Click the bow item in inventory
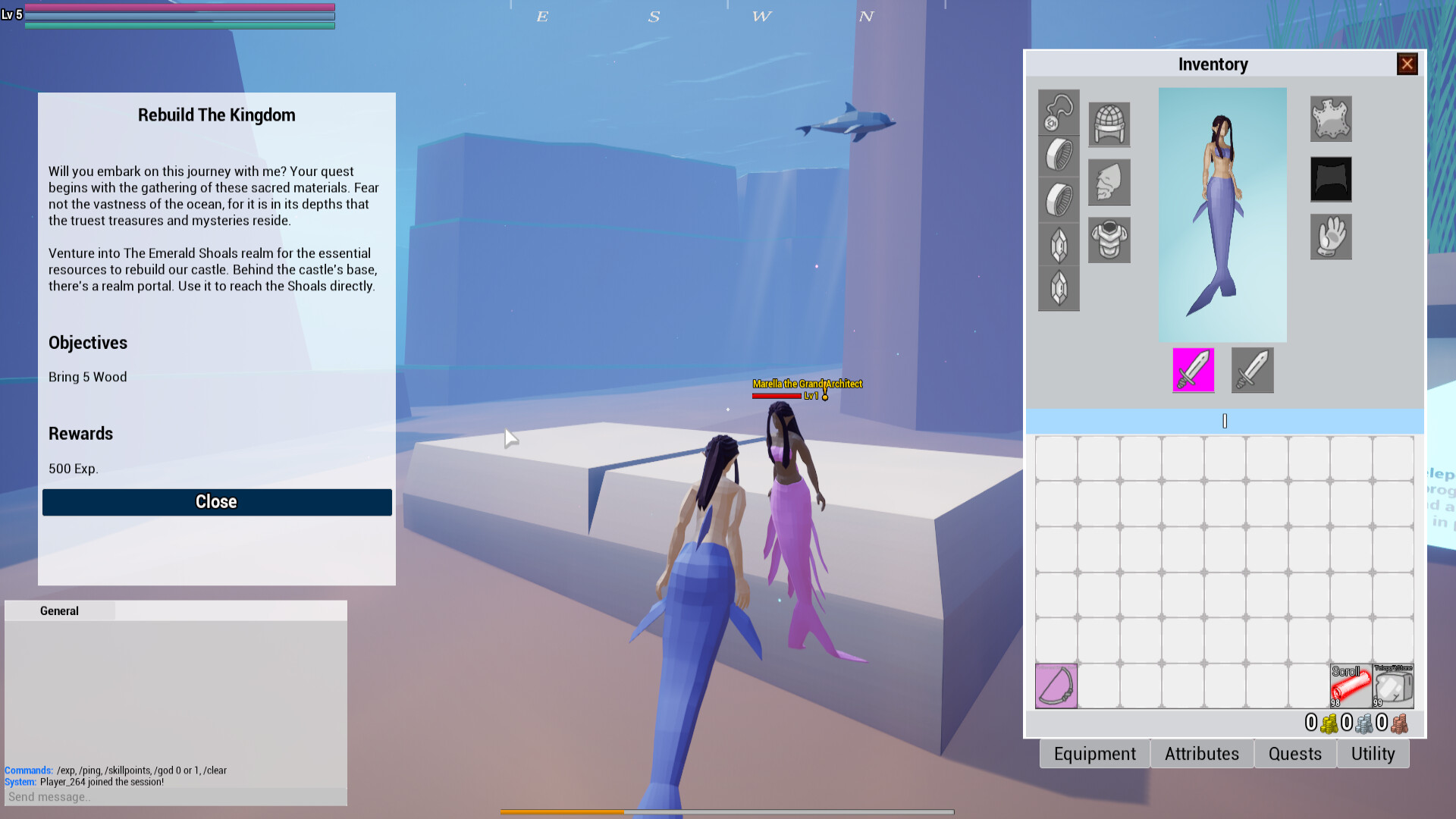Image resolution: width=1456 pixels, height=819 pixels. pyautogui.click(x=1056, y=686)
